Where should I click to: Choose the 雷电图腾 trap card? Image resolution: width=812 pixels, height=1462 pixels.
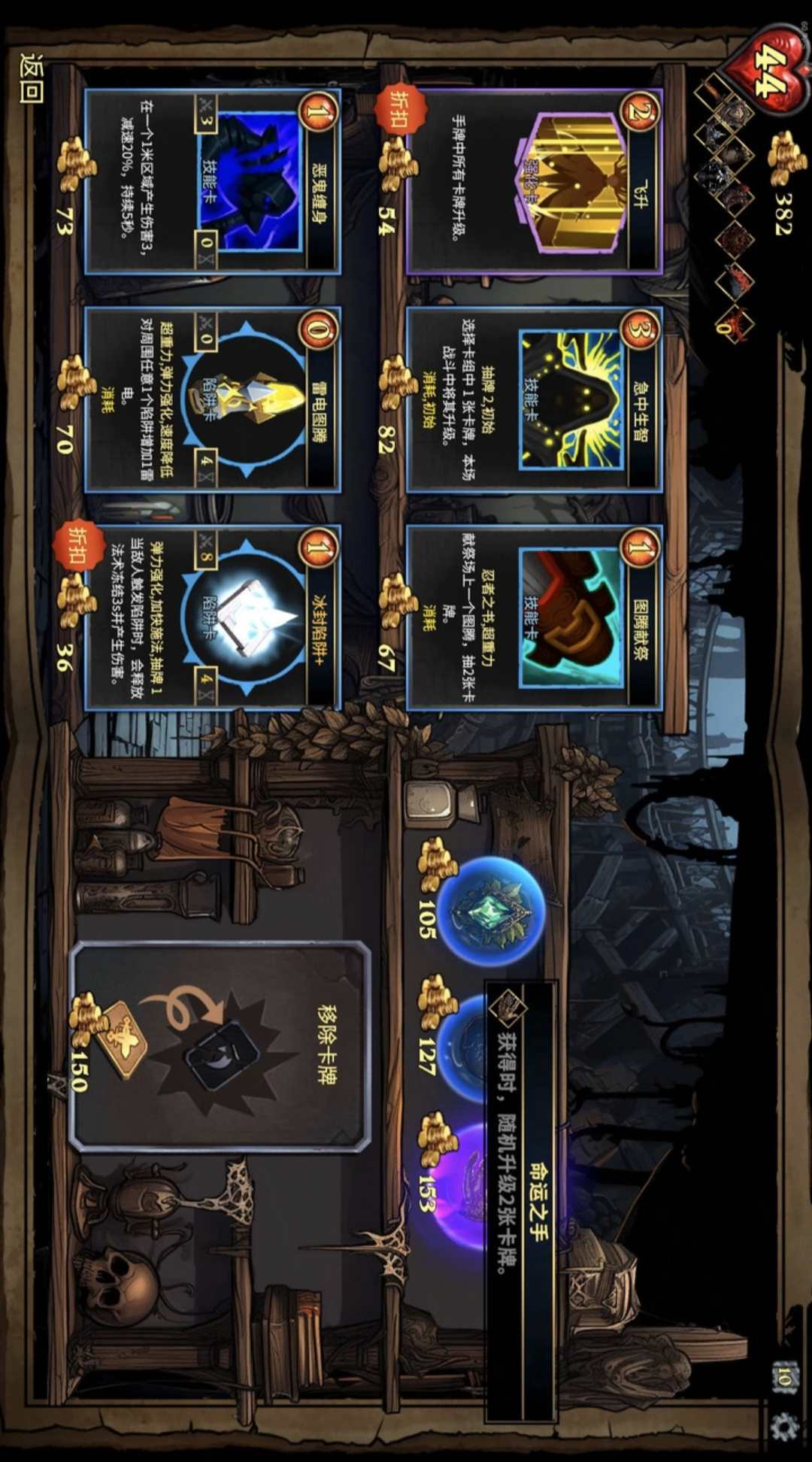tap(212, 399)
